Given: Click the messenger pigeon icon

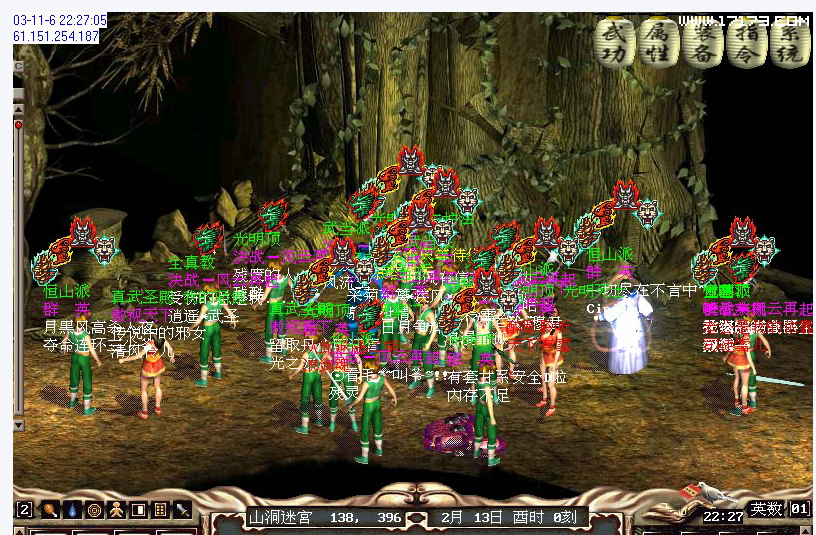Looking at the screenshot, I should point(711,491).
